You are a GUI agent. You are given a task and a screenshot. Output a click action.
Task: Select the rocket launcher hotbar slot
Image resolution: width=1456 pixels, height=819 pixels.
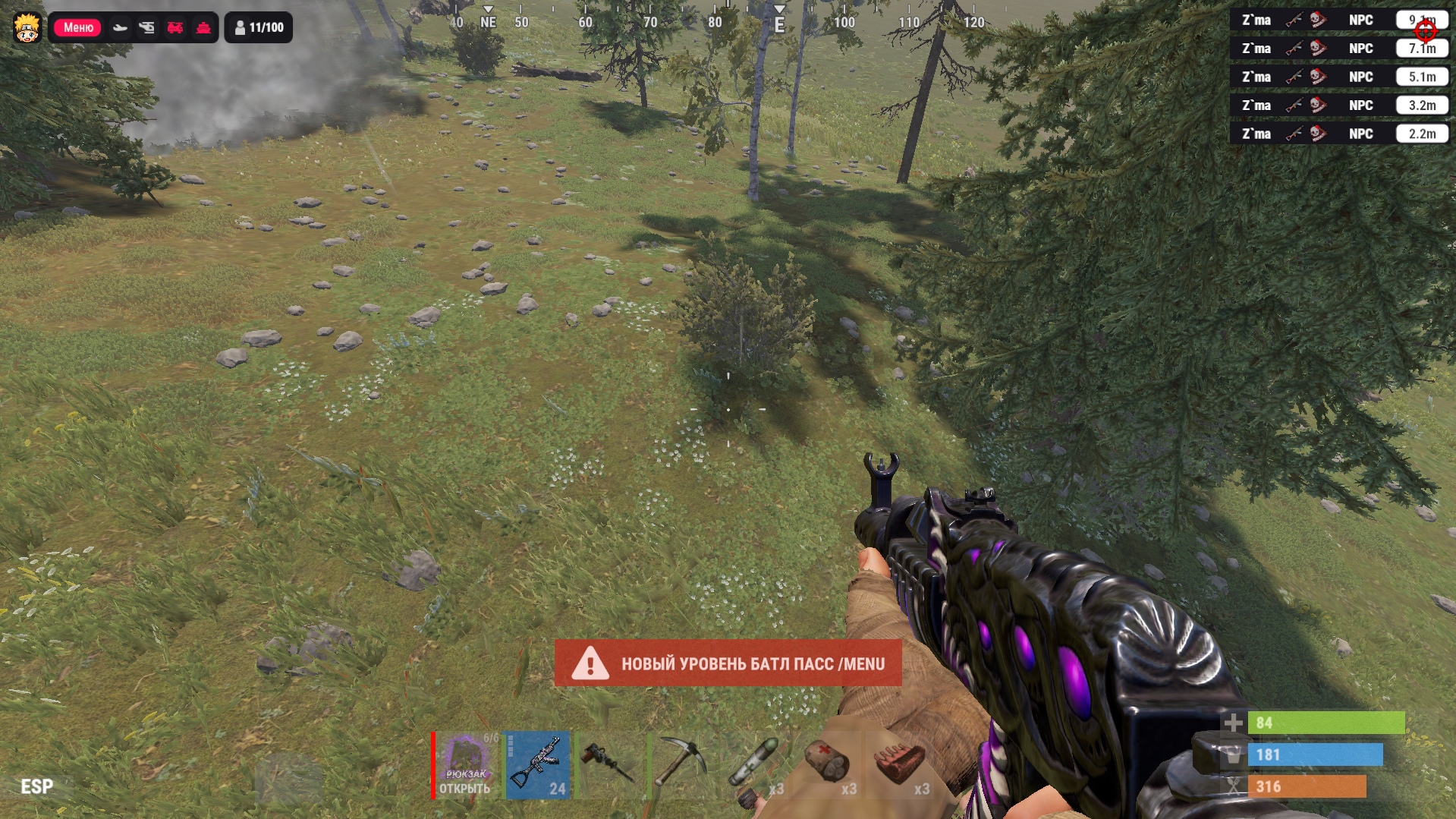pos(609,765)
